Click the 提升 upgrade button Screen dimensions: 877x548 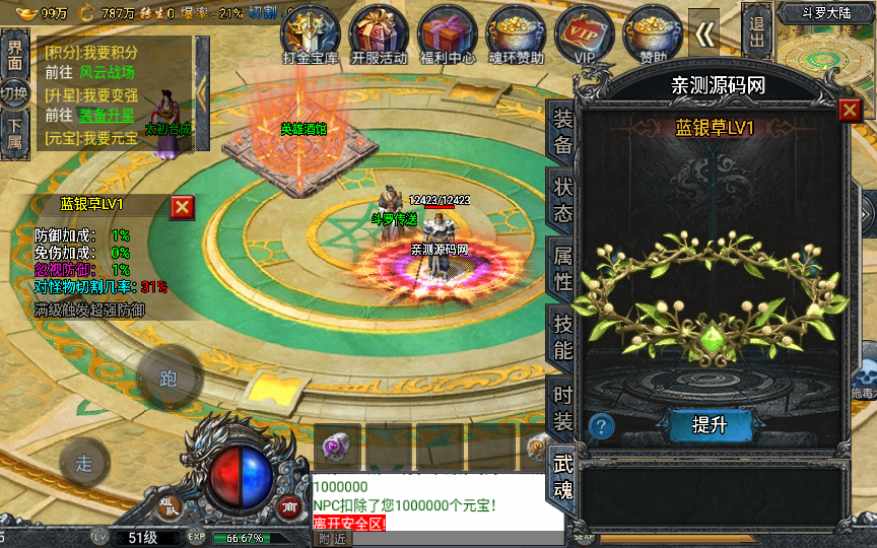click(708, 425)
